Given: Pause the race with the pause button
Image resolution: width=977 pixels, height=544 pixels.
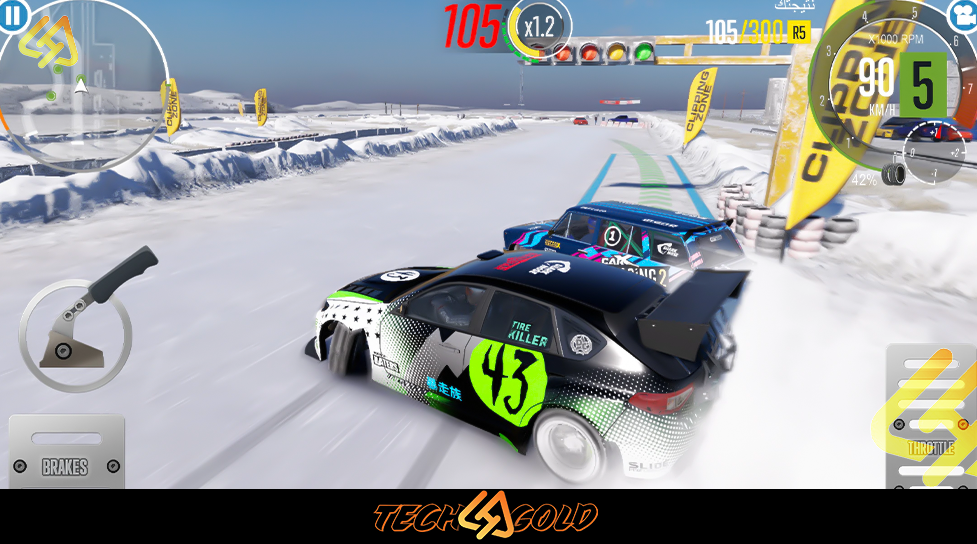Looking at the screenshot, I should [14, 15].
